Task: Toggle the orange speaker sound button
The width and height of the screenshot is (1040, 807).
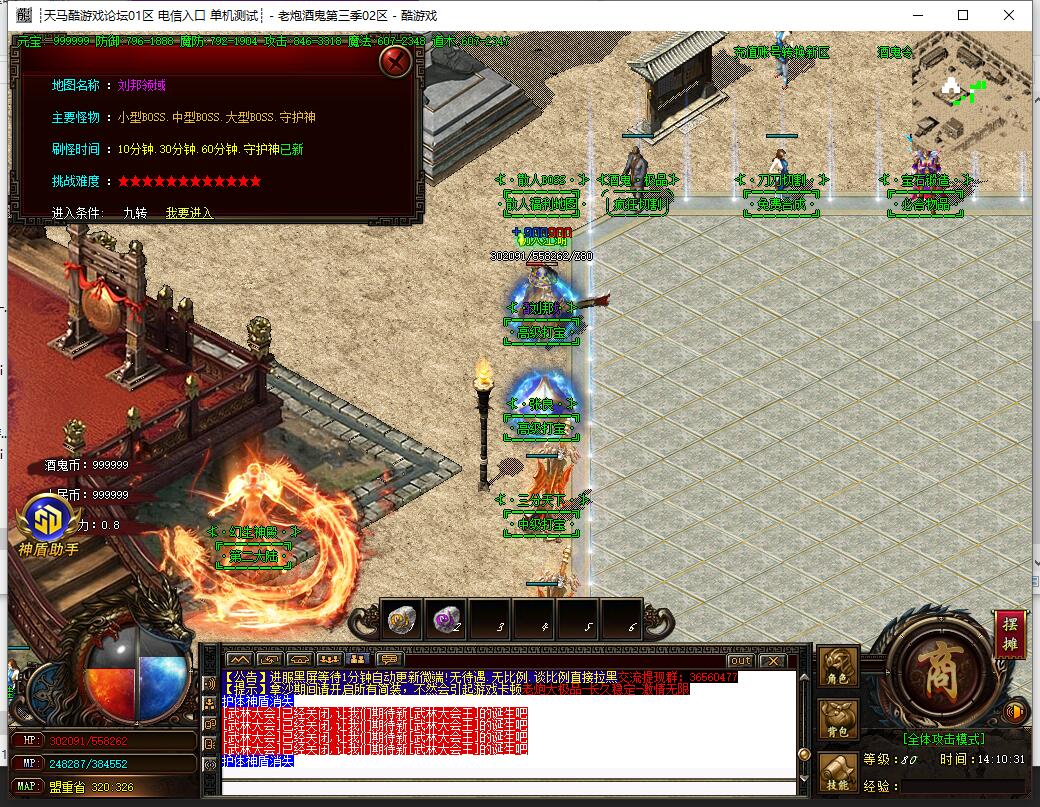Action: [1016, 711]
